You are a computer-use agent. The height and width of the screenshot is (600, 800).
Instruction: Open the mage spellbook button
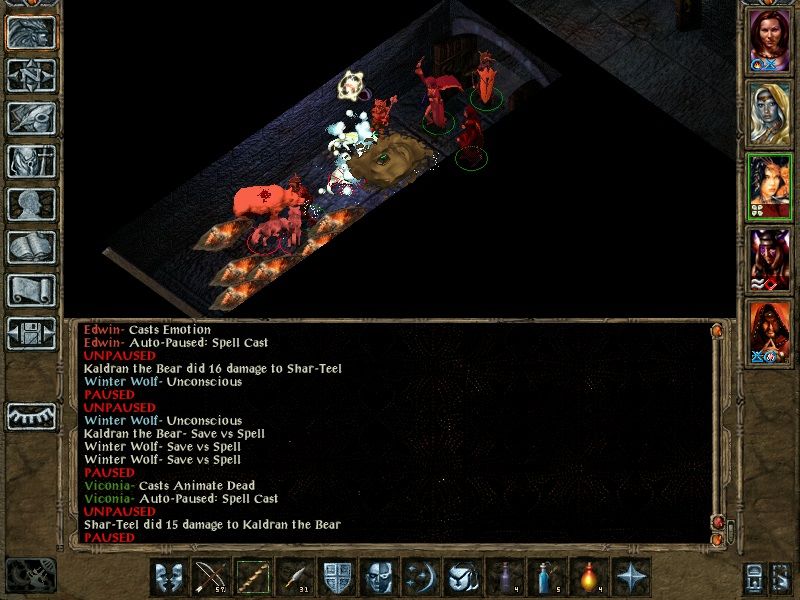click(30, 248)
